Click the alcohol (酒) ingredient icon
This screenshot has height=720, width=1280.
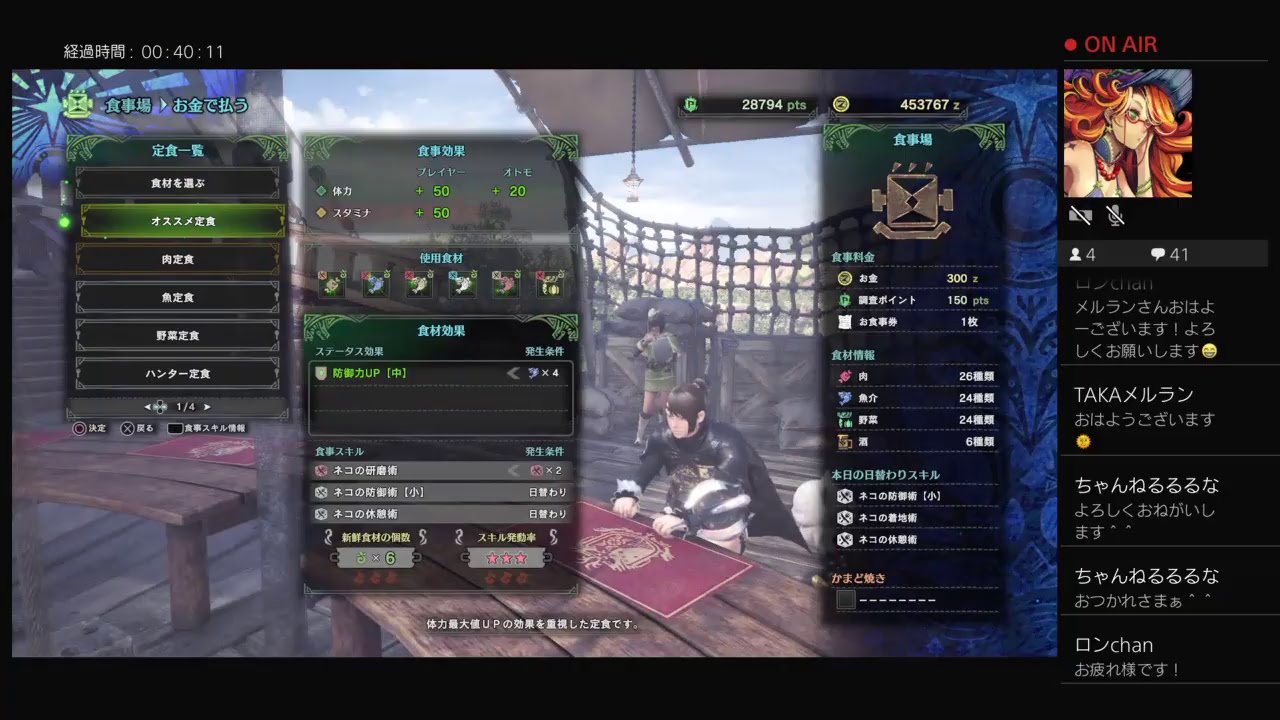tap(843, 441)
